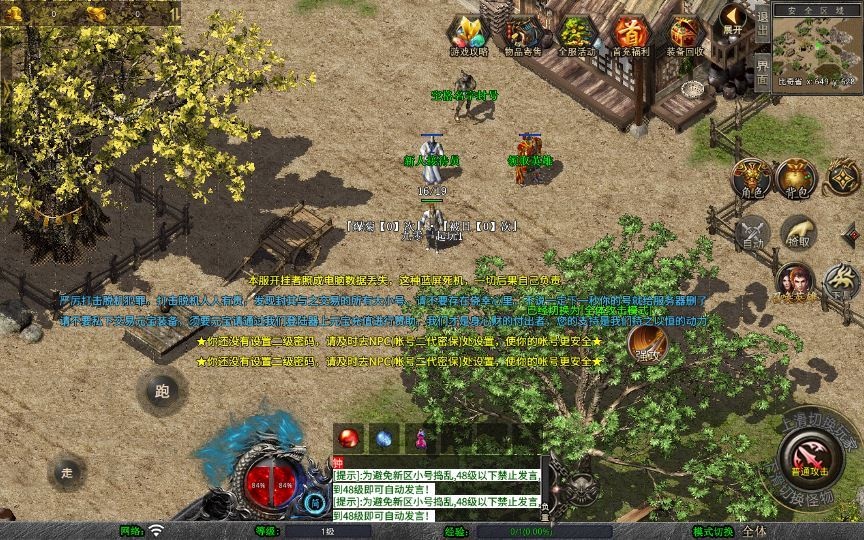Open the 背包 backpack inventory
The image size is (864, 540).
click(x=797, y=177)
